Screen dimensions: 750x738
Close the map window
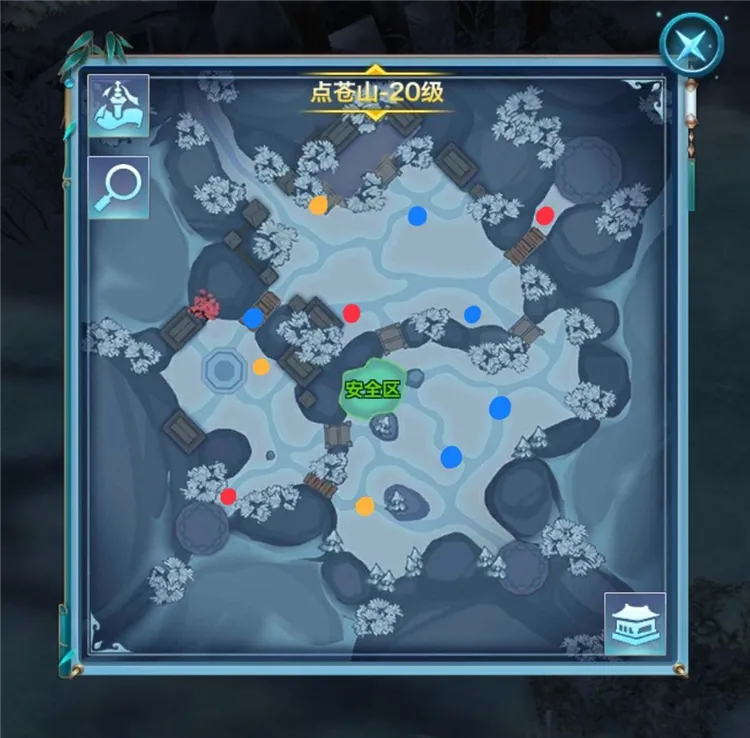[691, 42]
